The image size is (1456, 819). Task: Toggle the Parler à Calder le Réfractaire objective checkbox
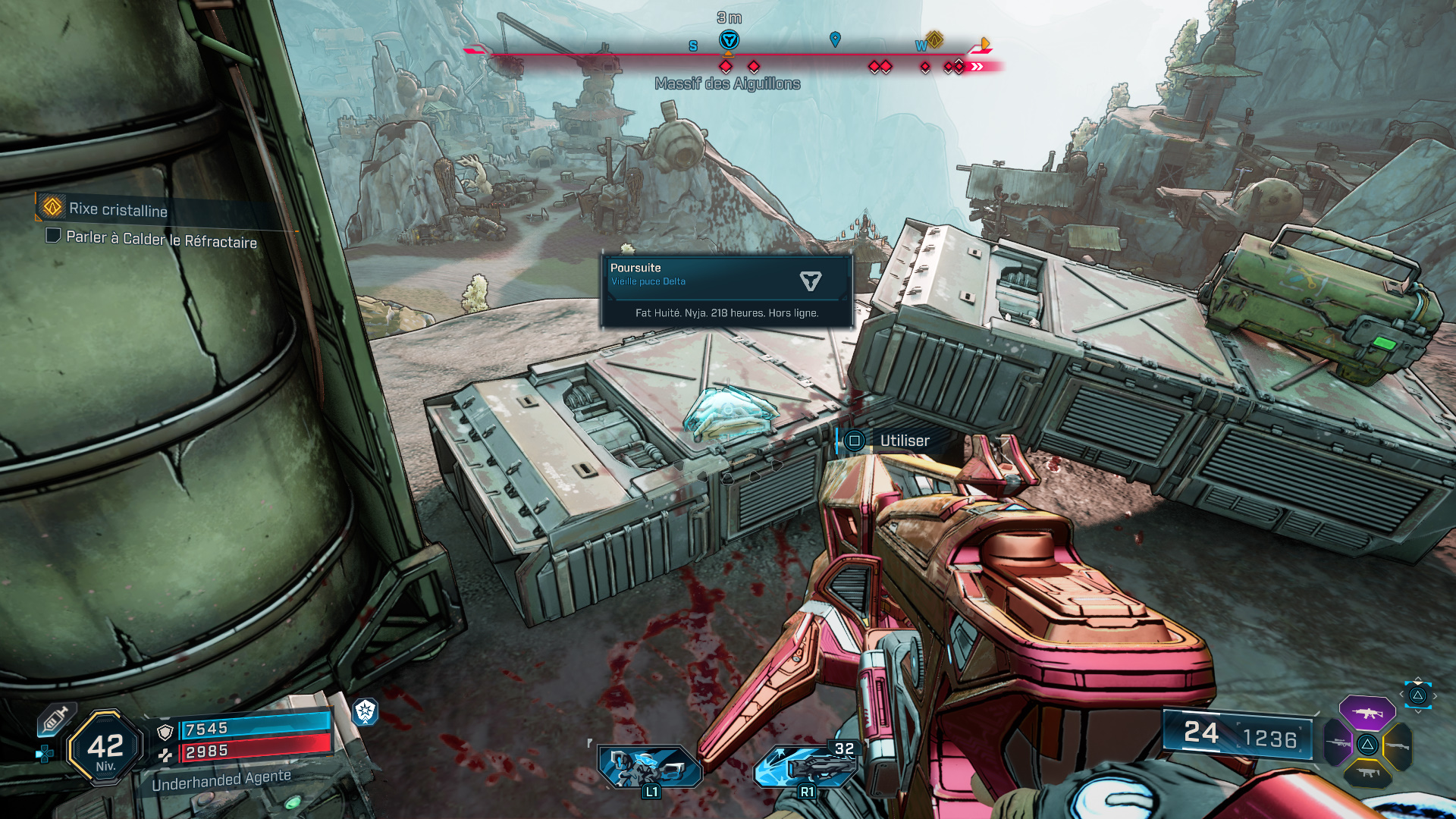[53, 236]
